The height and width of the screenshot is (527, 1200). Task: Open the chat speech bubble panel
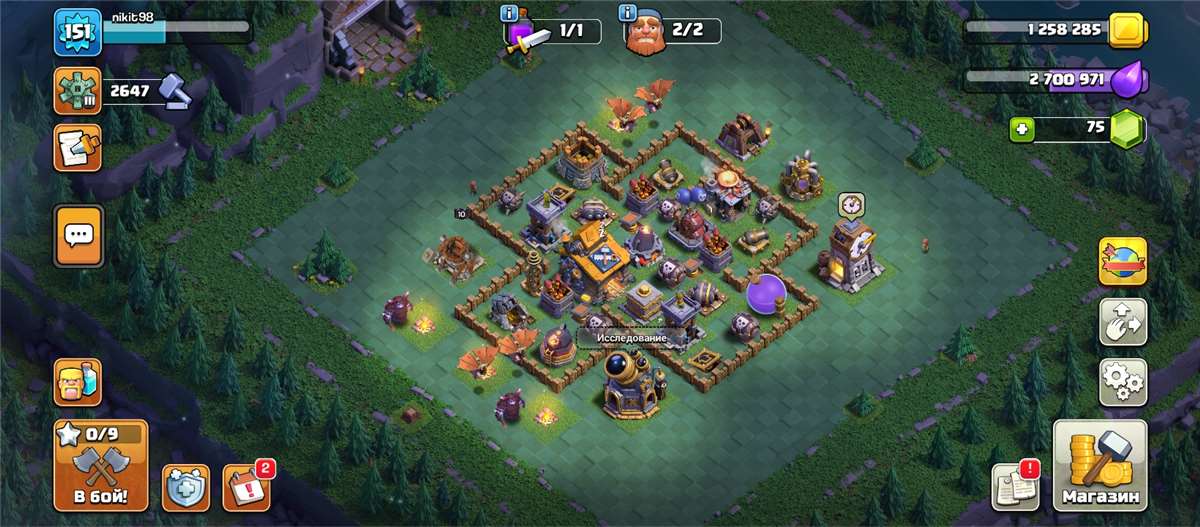tap(78, 236)
